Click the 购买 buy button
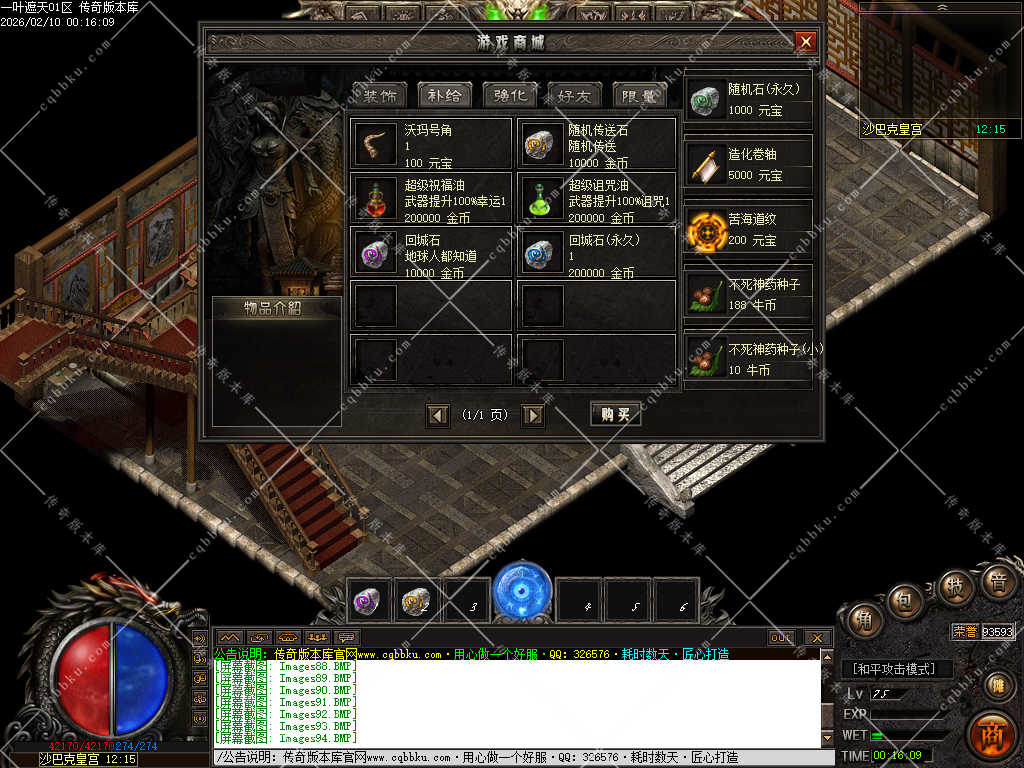 coord(615,415)
